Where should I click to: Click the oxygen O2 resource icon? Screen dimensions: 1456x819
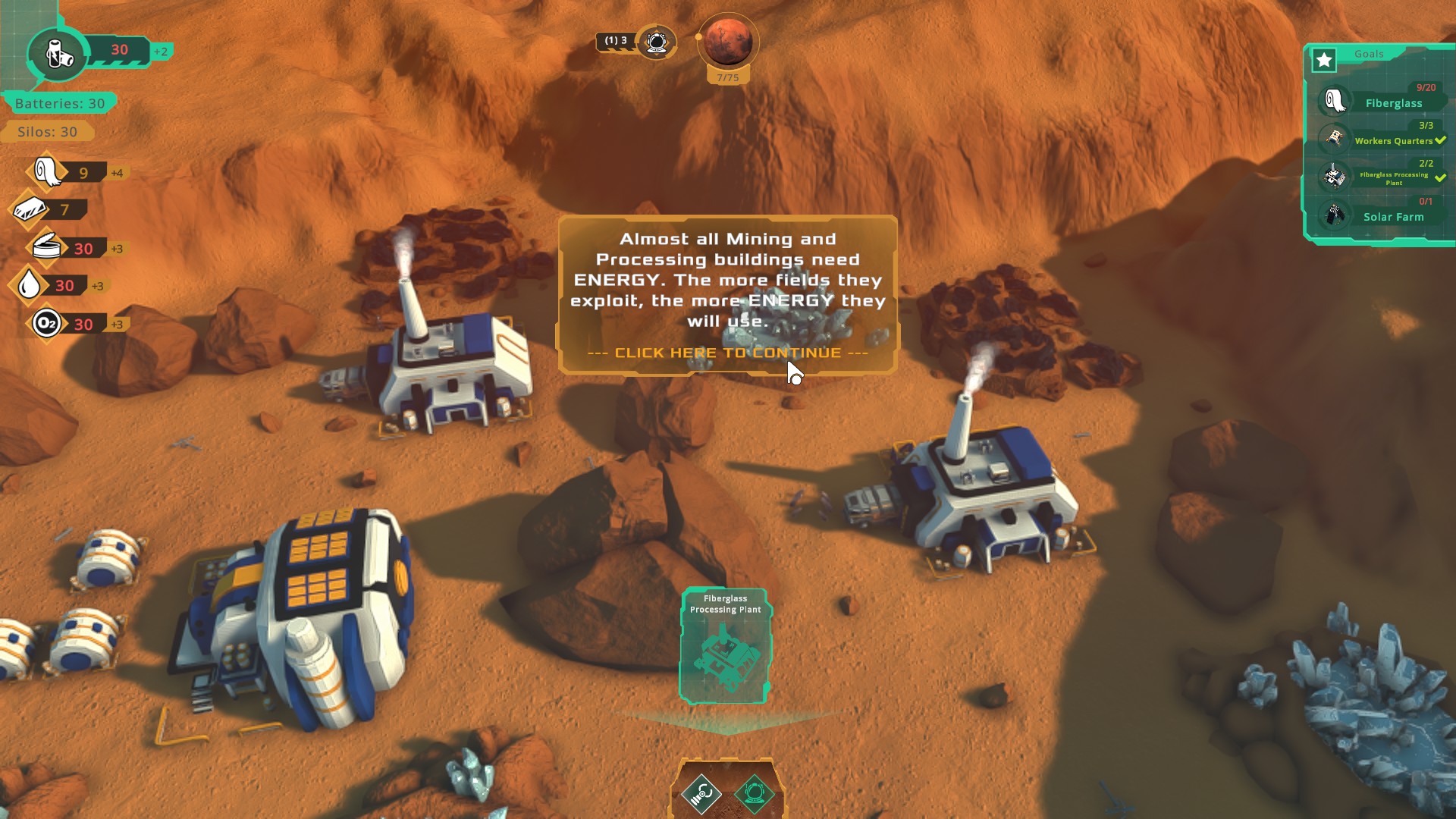click(x=46, y=324)
